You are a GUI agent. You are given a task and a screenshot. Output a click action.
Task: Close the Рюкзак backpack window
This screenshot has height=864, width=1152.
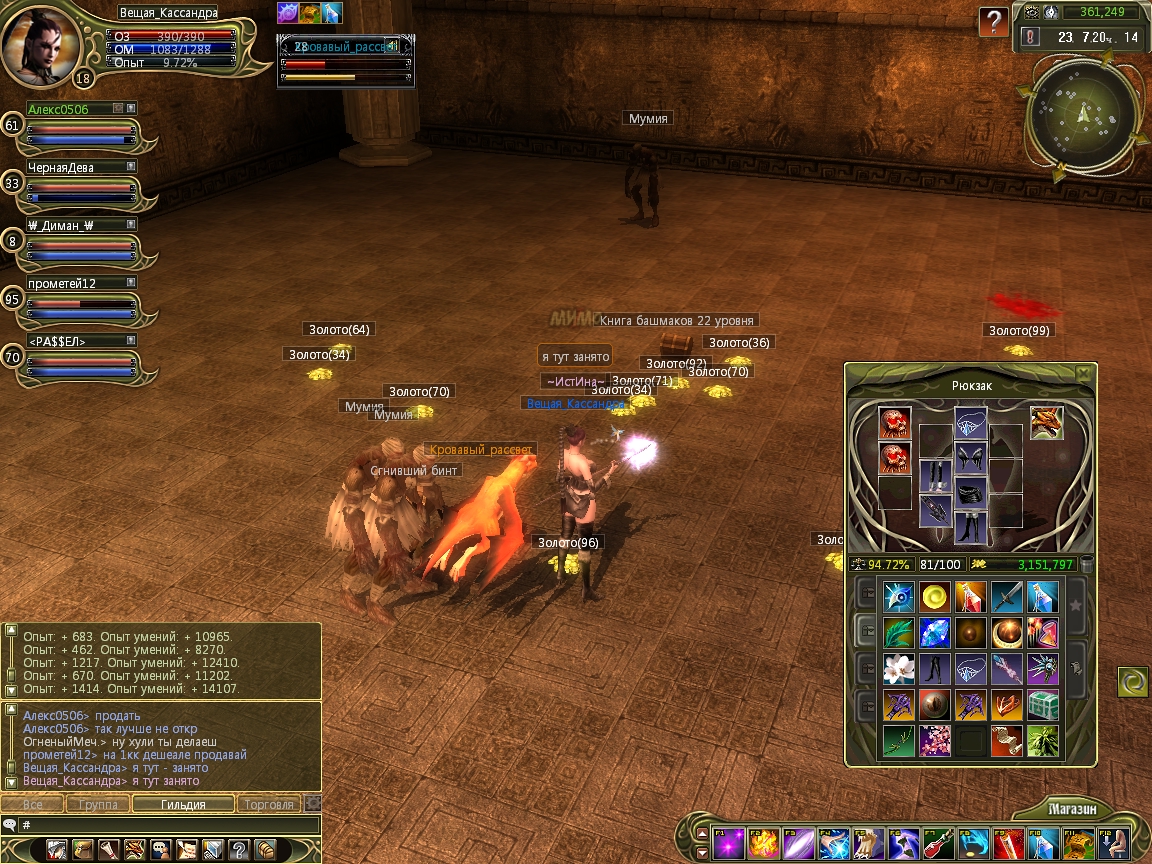pos(1083,373)
